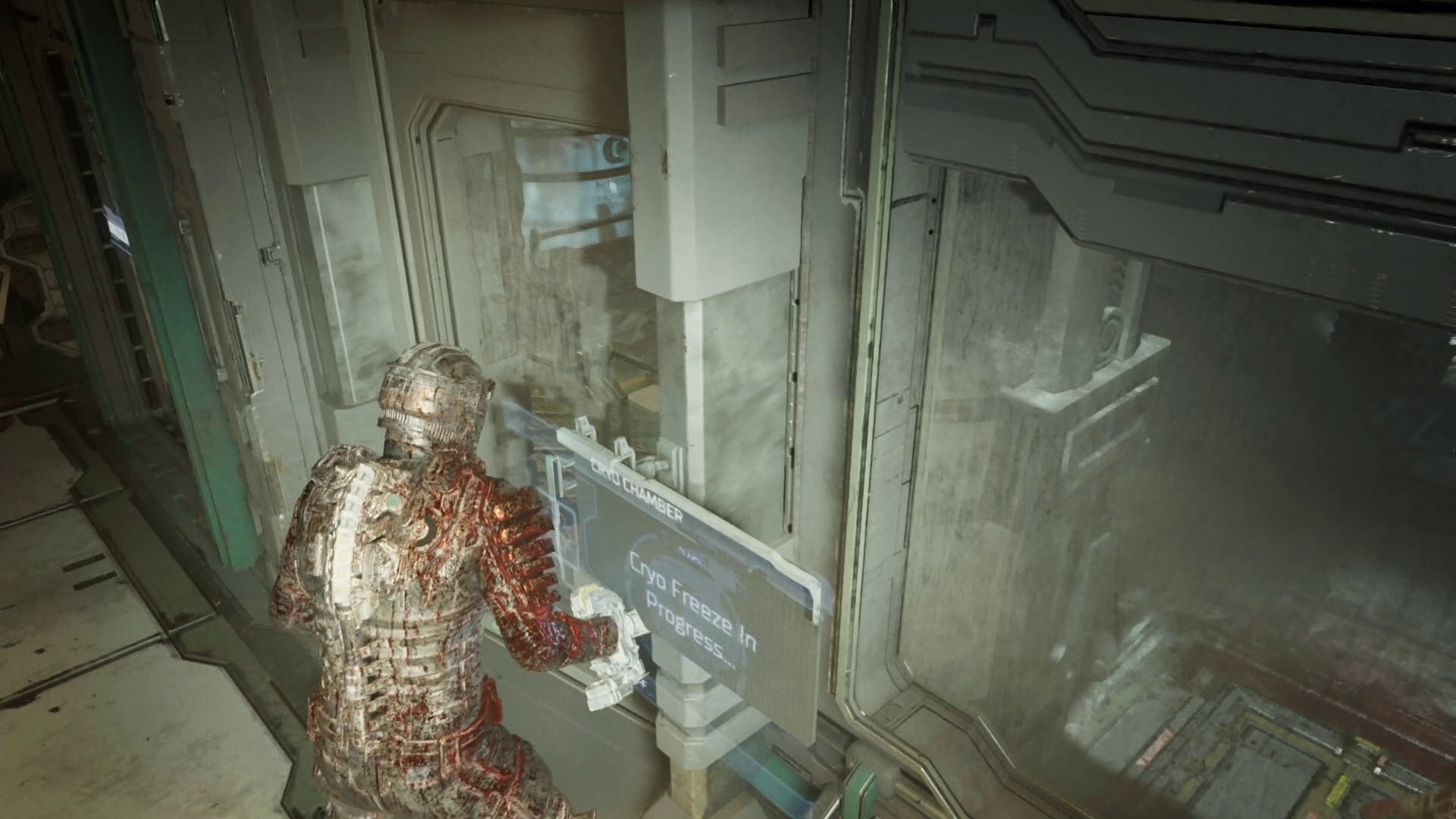Toggle the small green light on Isaac's back
The image size is (1456, 819).
394,503
